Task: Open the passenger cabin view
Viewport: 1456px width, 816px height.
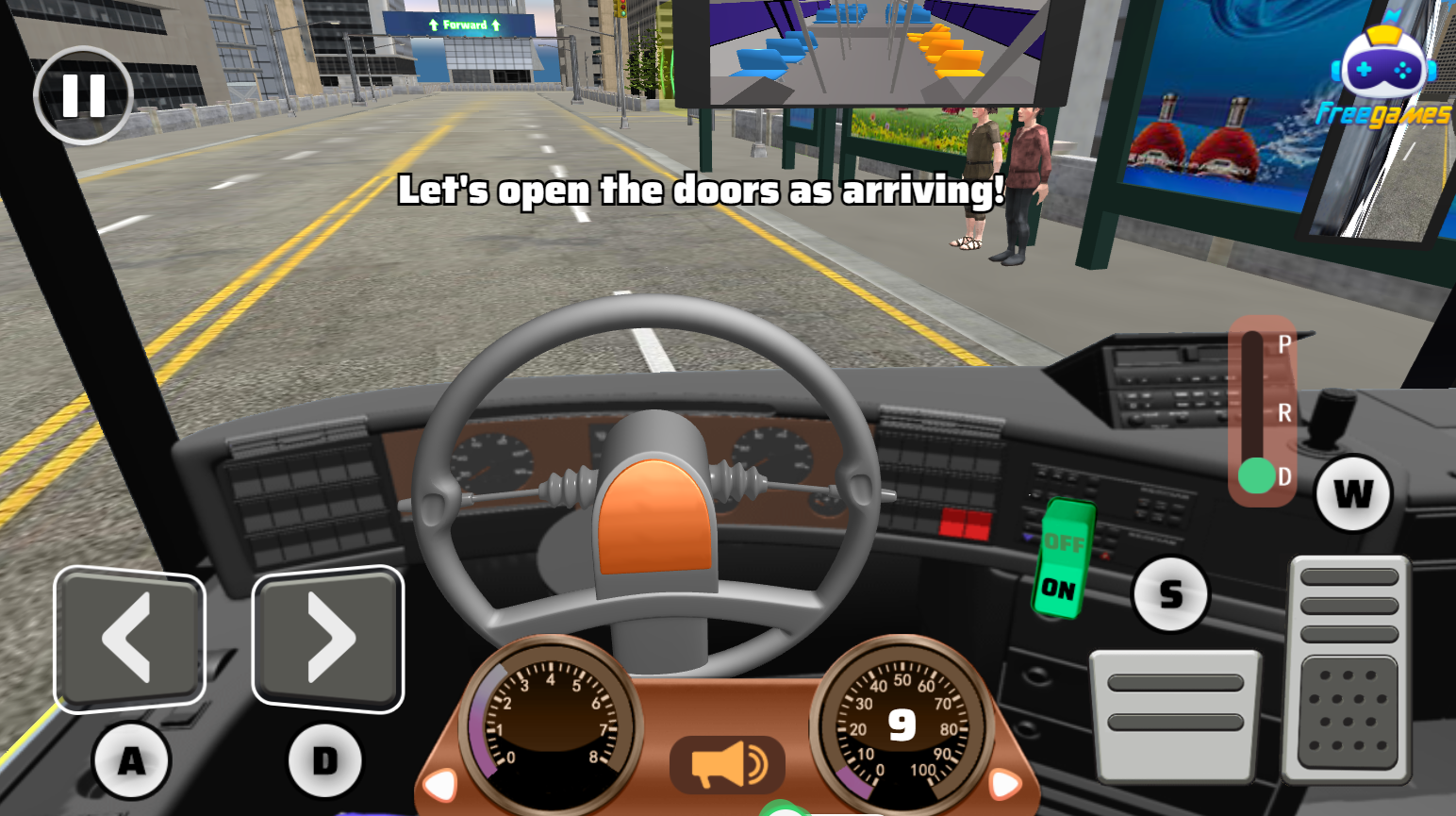Action: 872,52
